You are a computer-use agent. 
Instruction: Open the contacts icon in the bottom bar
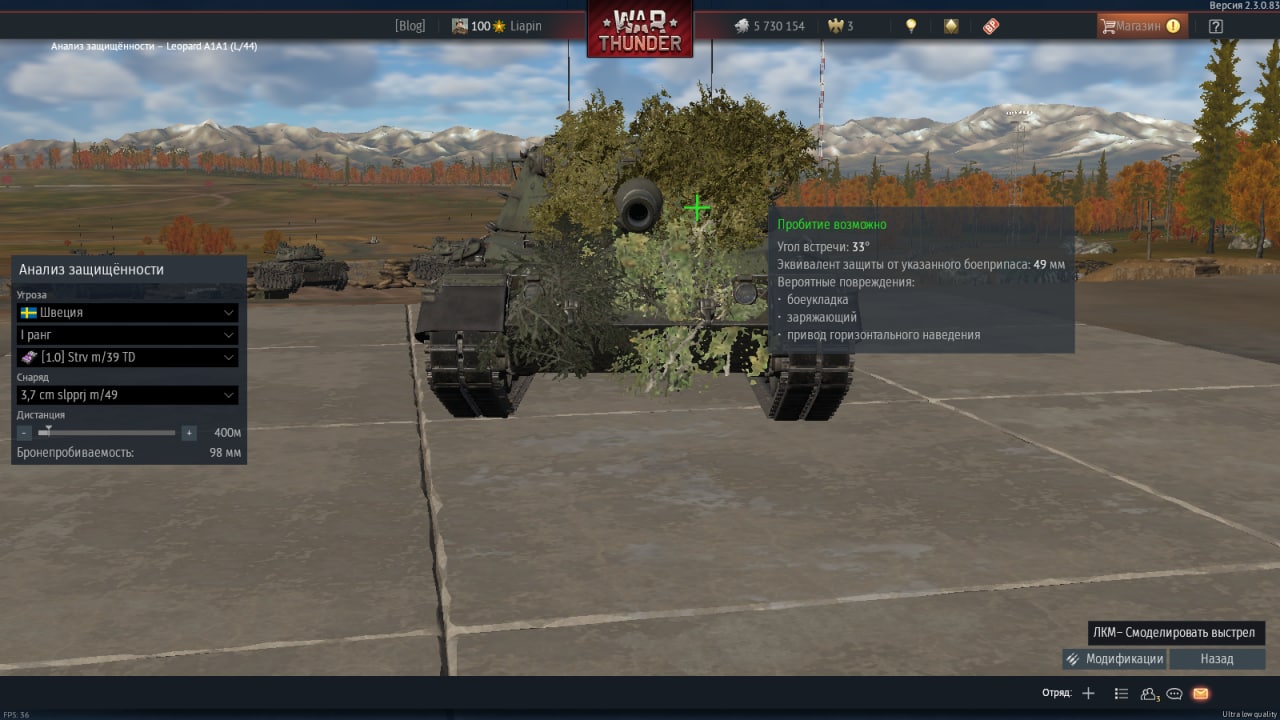point(1149,693)
